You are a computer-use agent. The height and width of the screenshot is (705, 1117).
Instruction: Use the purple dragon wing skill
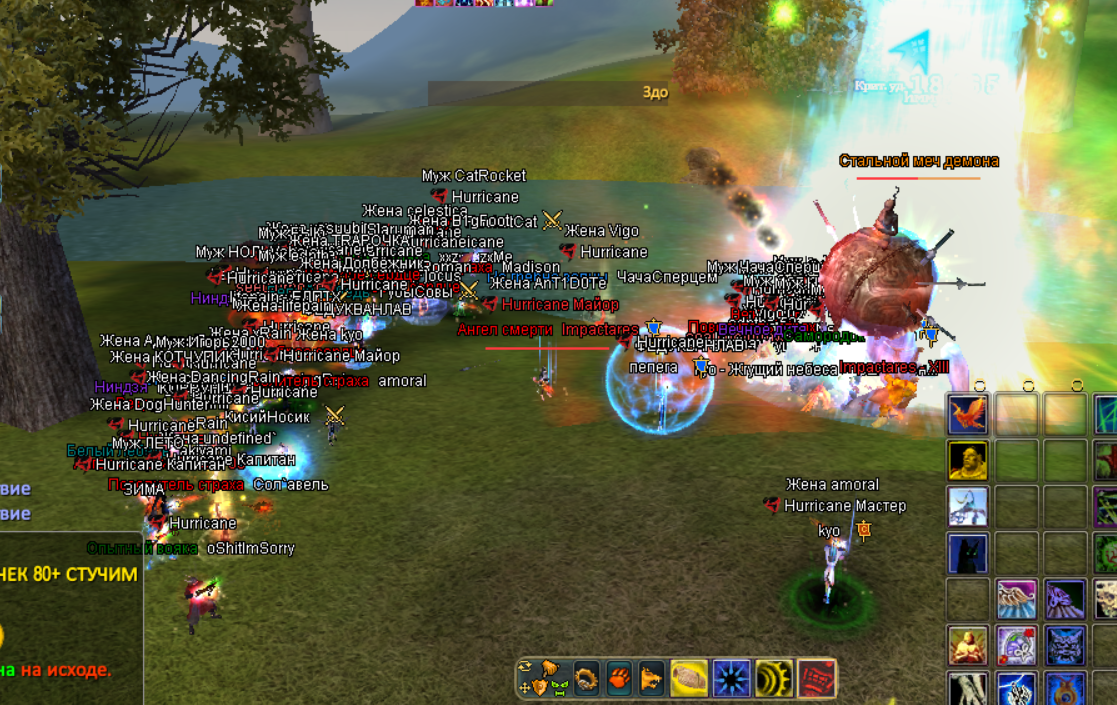pyautogui.click(x=1065, y=599)
